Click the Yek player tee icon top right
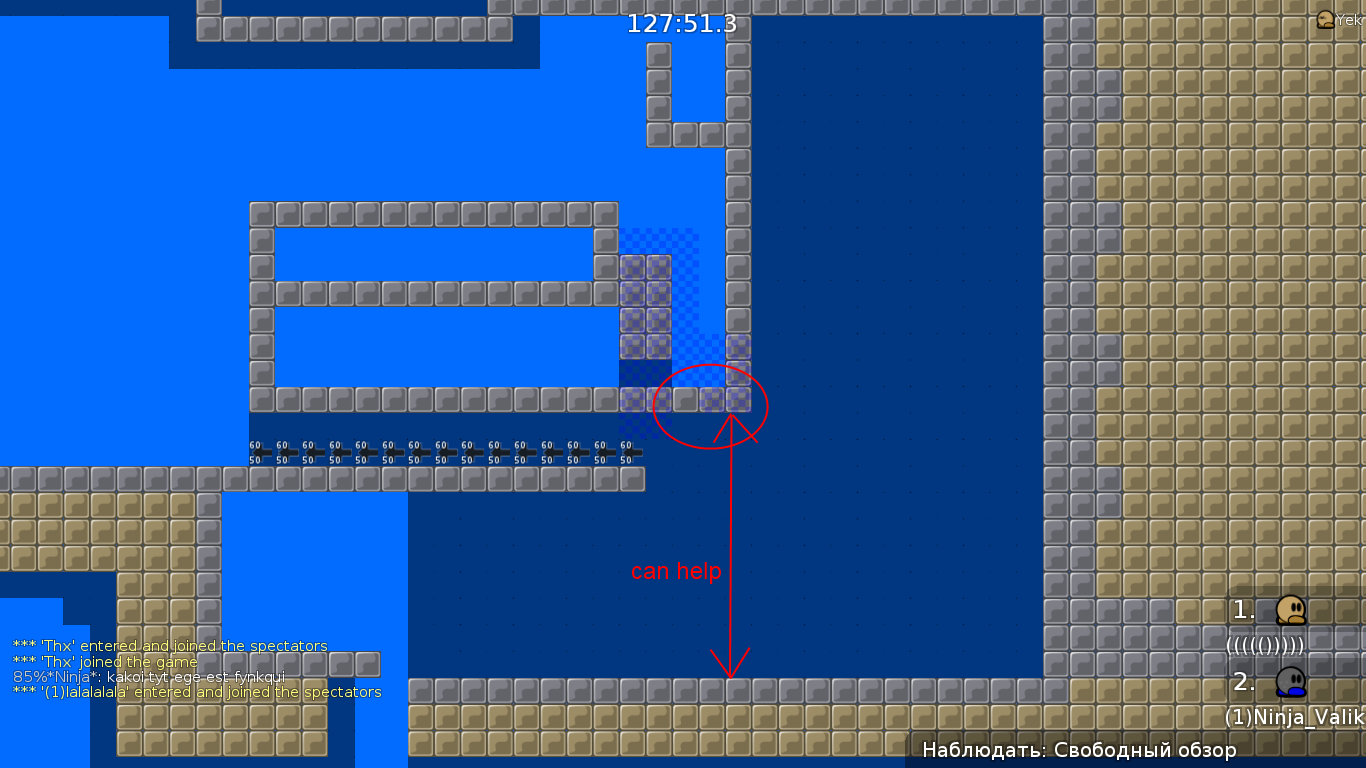 (1325, 18)
